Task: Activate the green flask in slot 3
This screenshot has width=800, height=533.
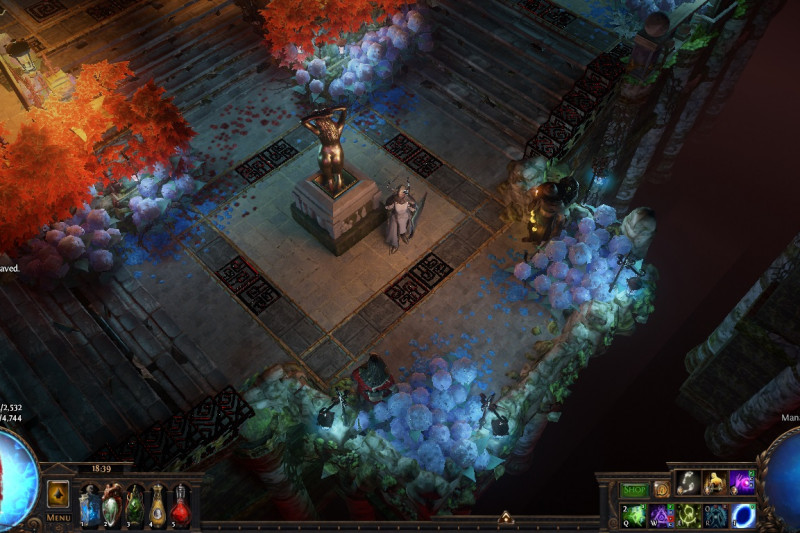Action: (135, 503)
